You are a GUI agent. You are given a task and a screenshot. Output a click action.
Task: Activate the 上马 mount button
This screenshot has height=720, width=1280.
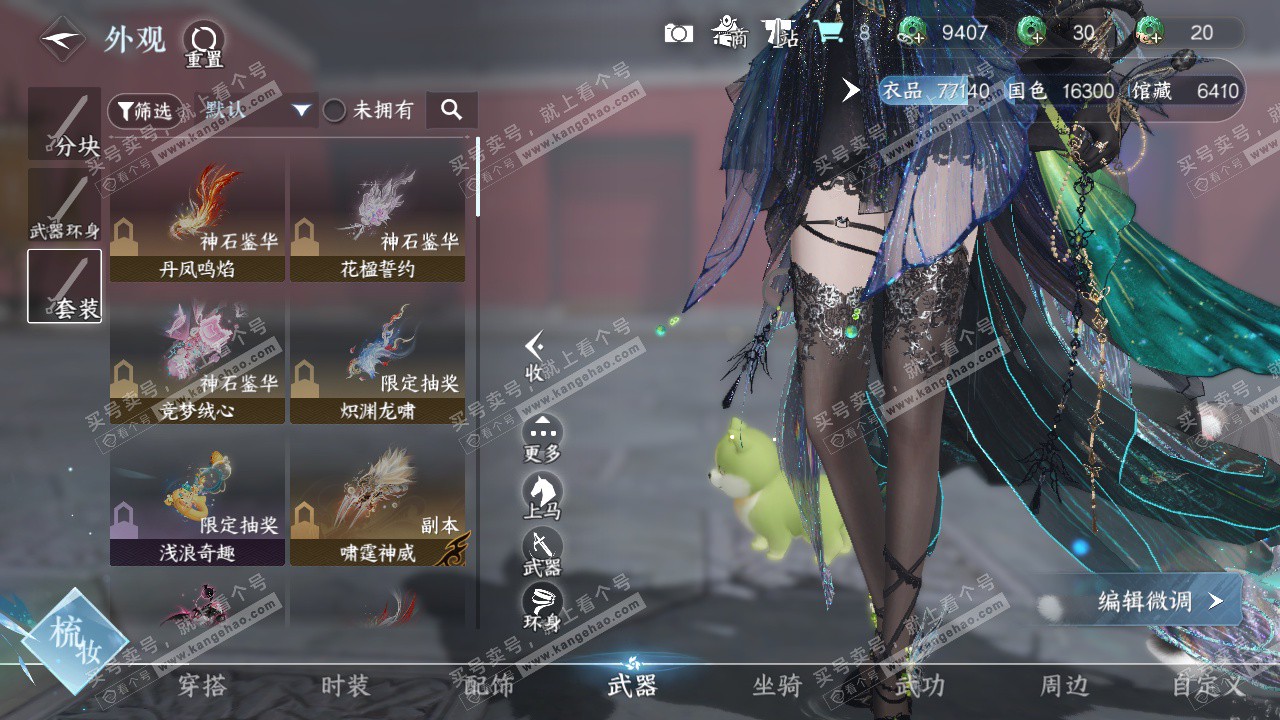pos(542,495)
